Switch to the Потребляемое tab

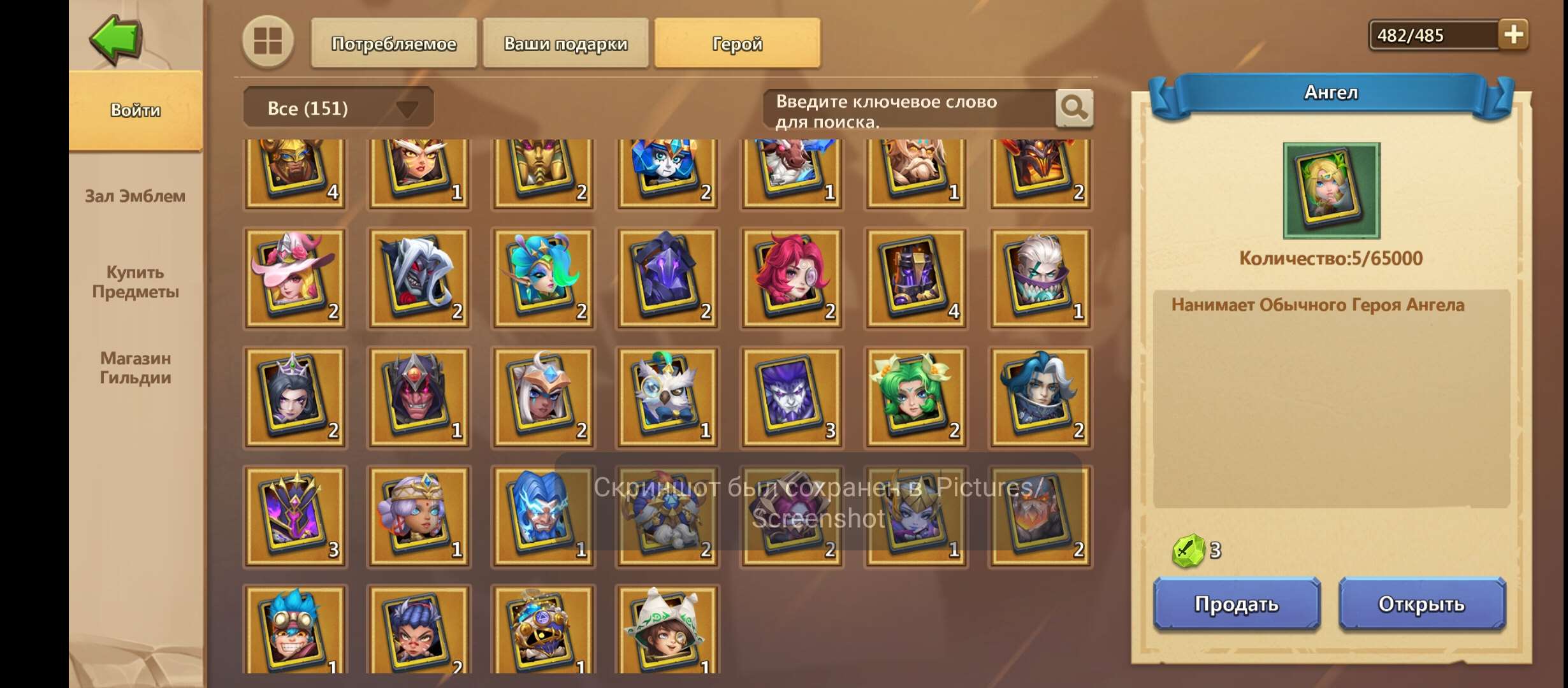pos(393,43)
